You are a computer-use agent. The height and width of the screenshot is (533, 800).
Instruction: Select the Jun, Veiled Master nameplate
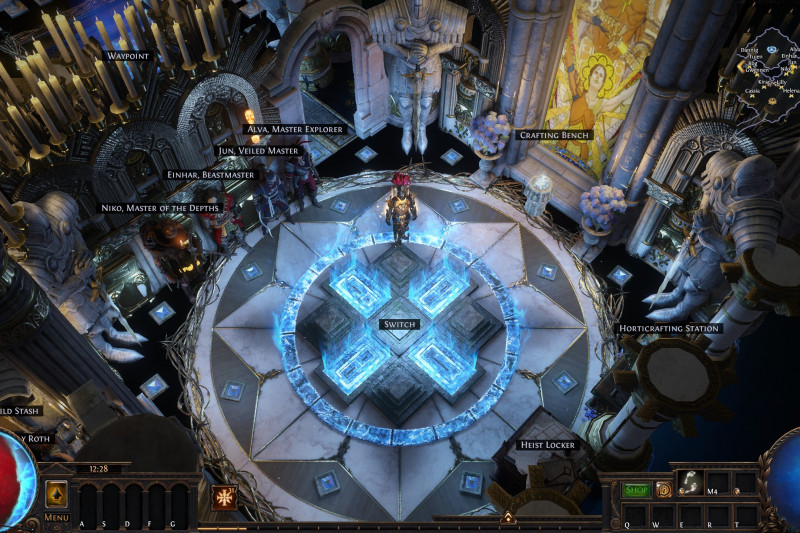click(258, 151)
